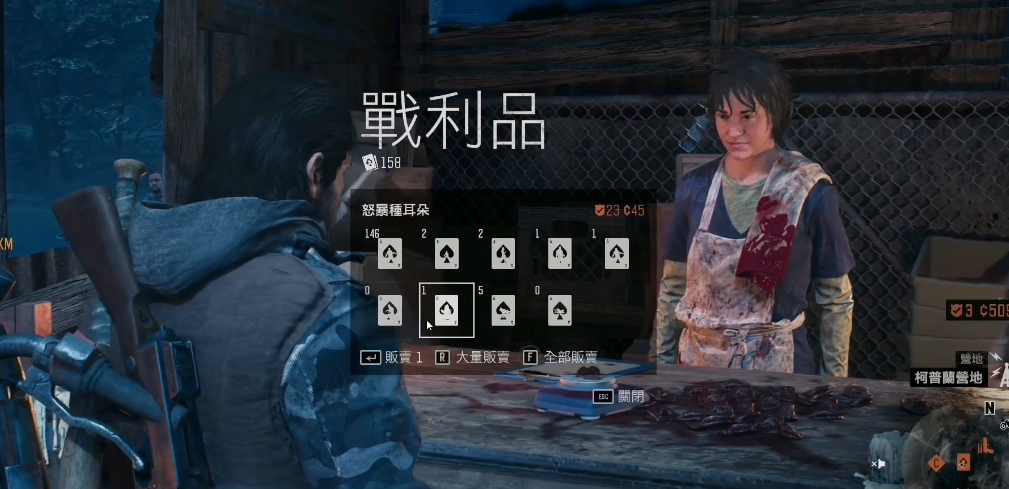Click the orange diamond C marker on minimap

(937, 463)
